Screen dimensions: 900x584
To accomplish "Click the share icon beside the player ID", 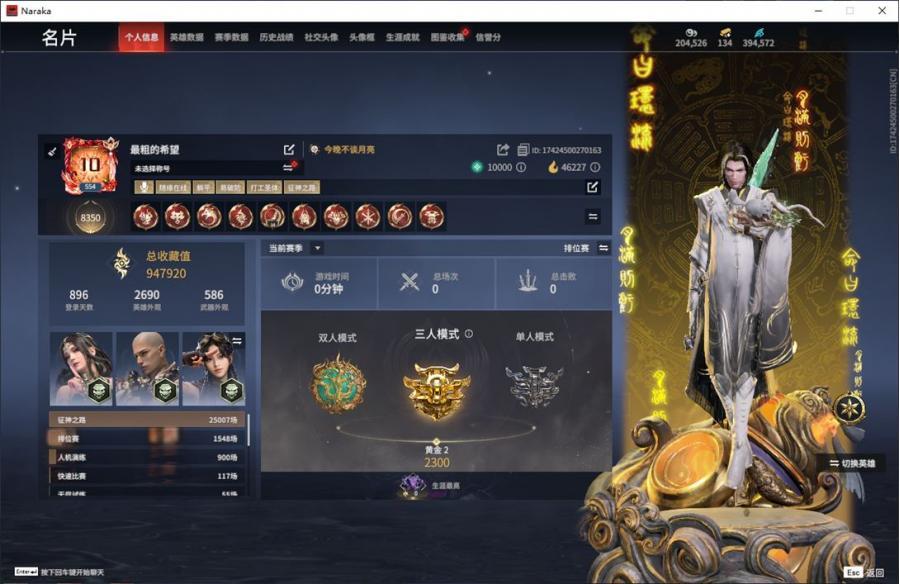I will [x=503, y=150].
